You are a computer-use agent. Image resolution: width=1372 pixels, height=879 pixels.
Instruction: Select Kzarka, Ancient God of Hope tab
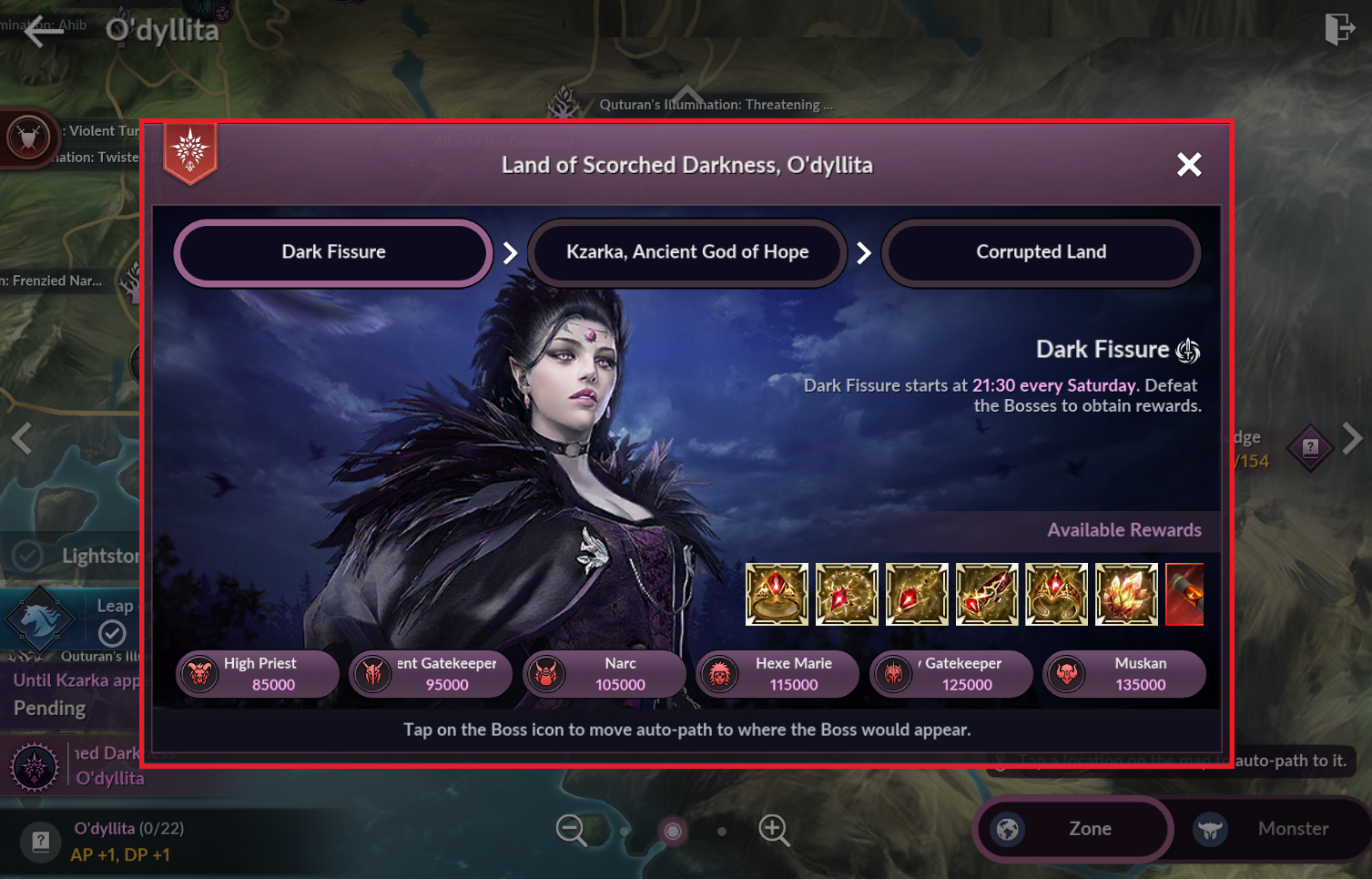click(x=687, y=252)
